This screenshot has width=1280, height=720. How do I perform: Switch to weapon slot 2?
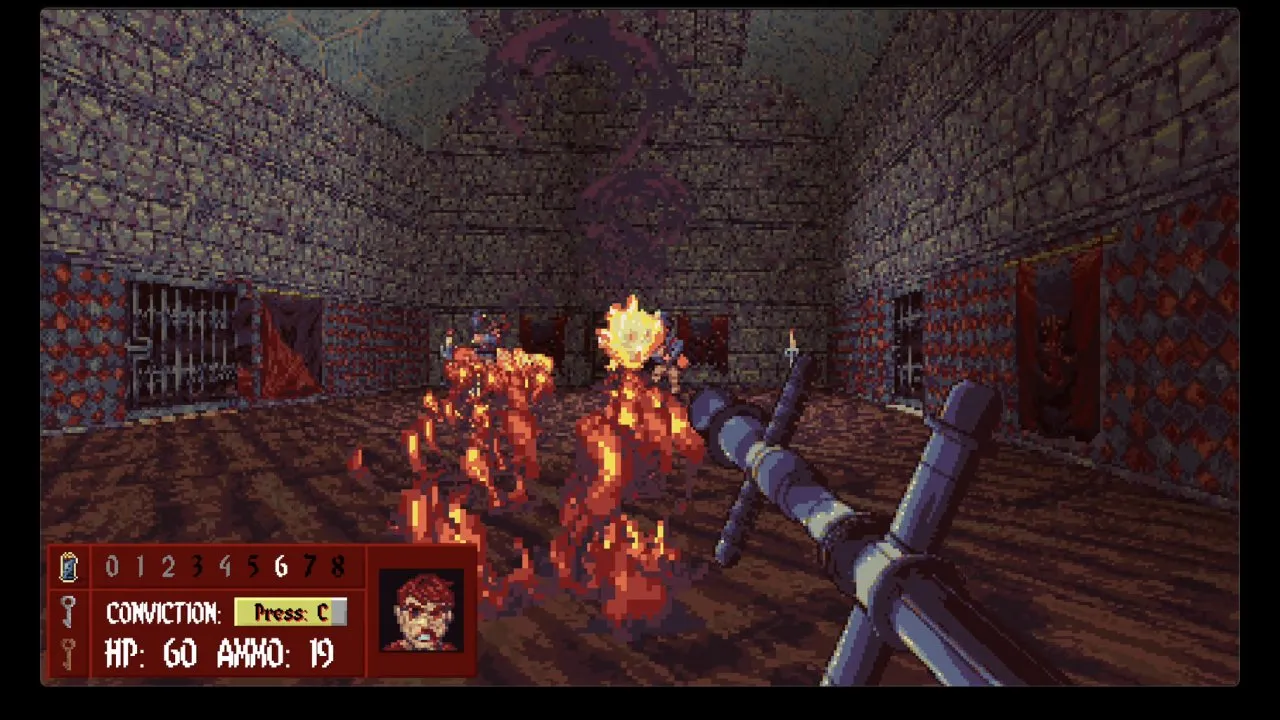[x=168, y=567]
